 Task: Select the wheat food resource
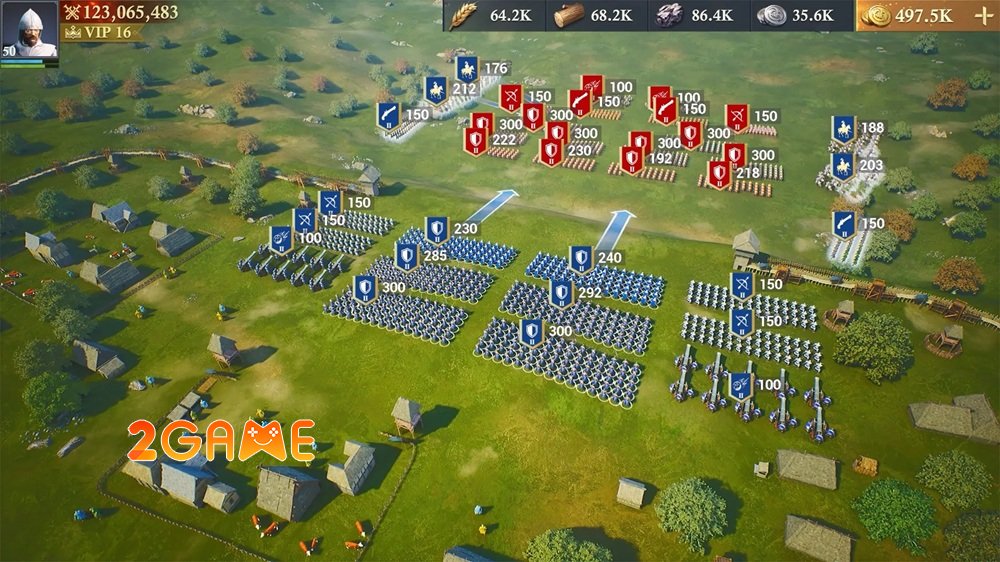pyautogui.click(x=463, y=15)
